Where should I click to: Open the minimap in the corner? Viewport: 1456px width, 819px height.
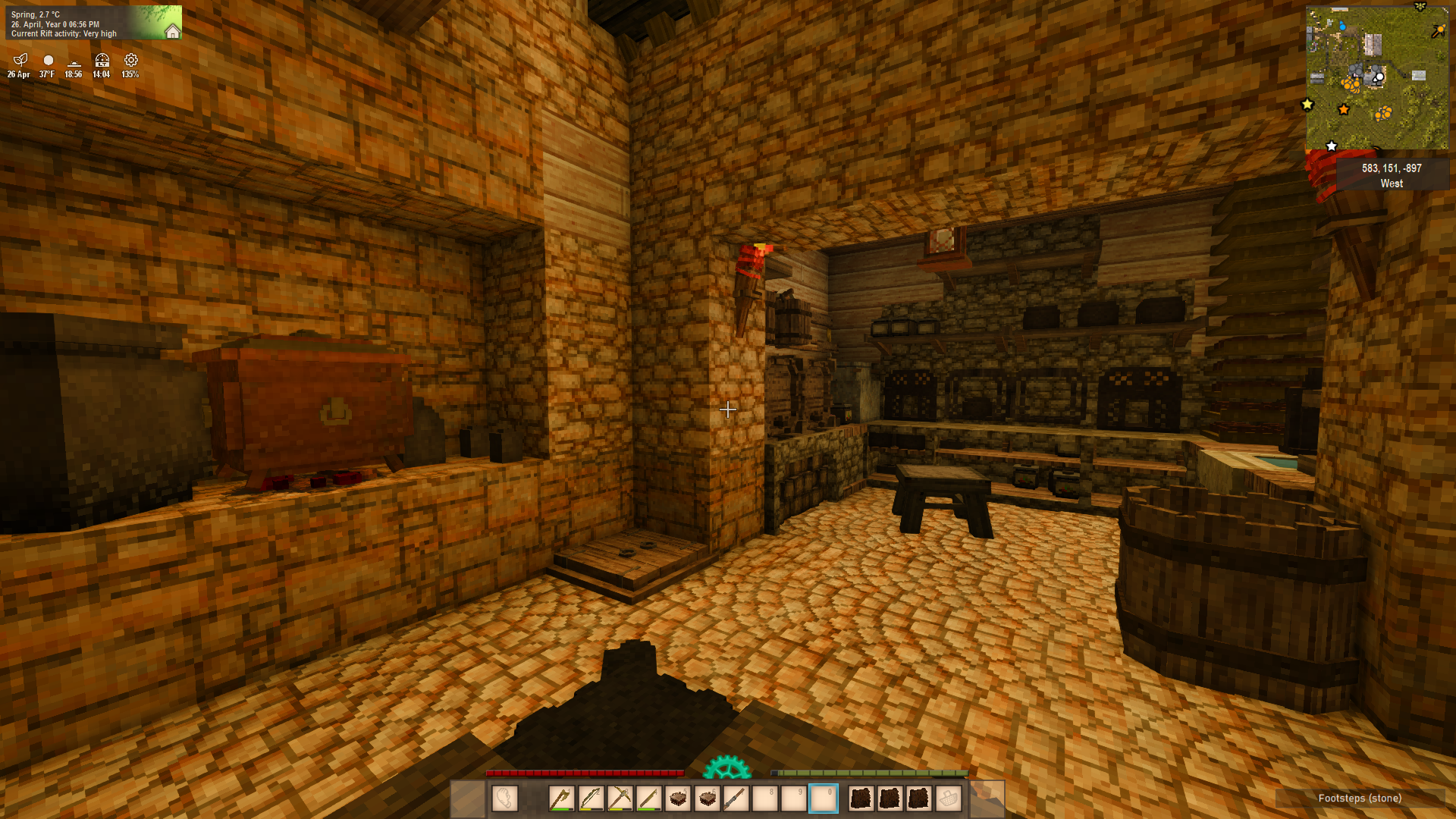(1376, 77)
